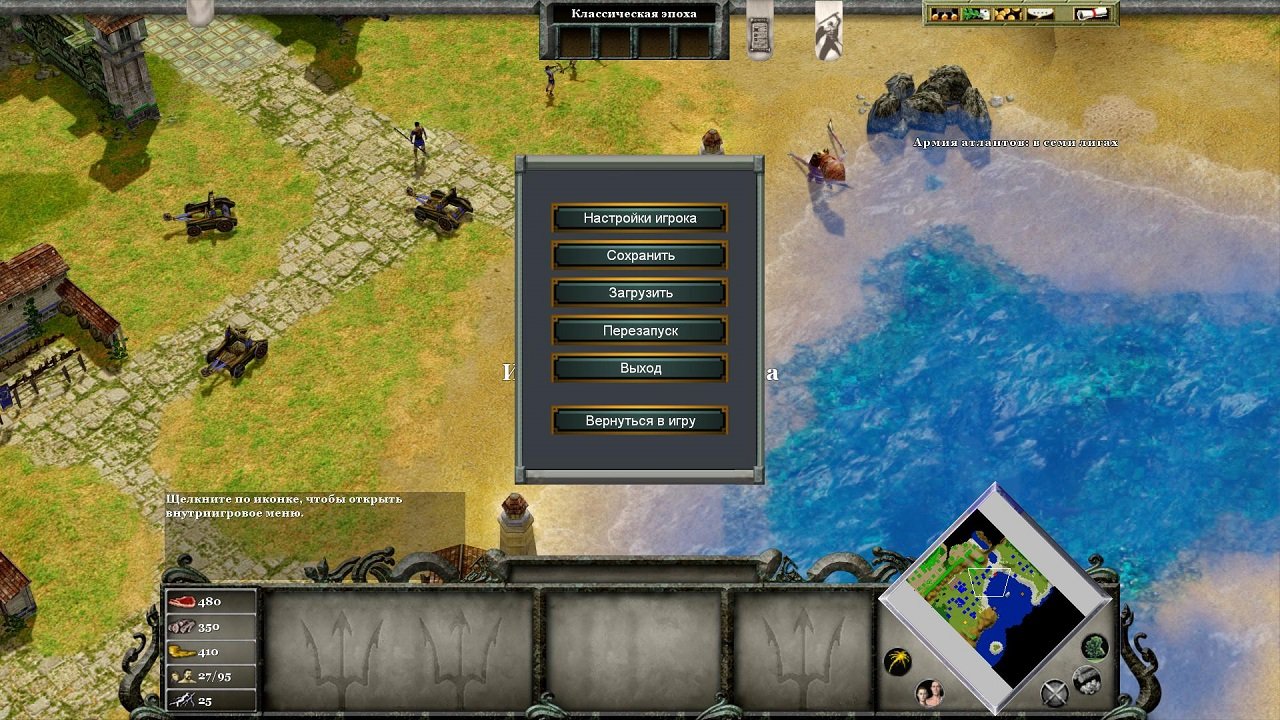The height and width of the screenshot is (720, 1280).
Task: Click the gold coins tribute icon
Action: 1006,14
